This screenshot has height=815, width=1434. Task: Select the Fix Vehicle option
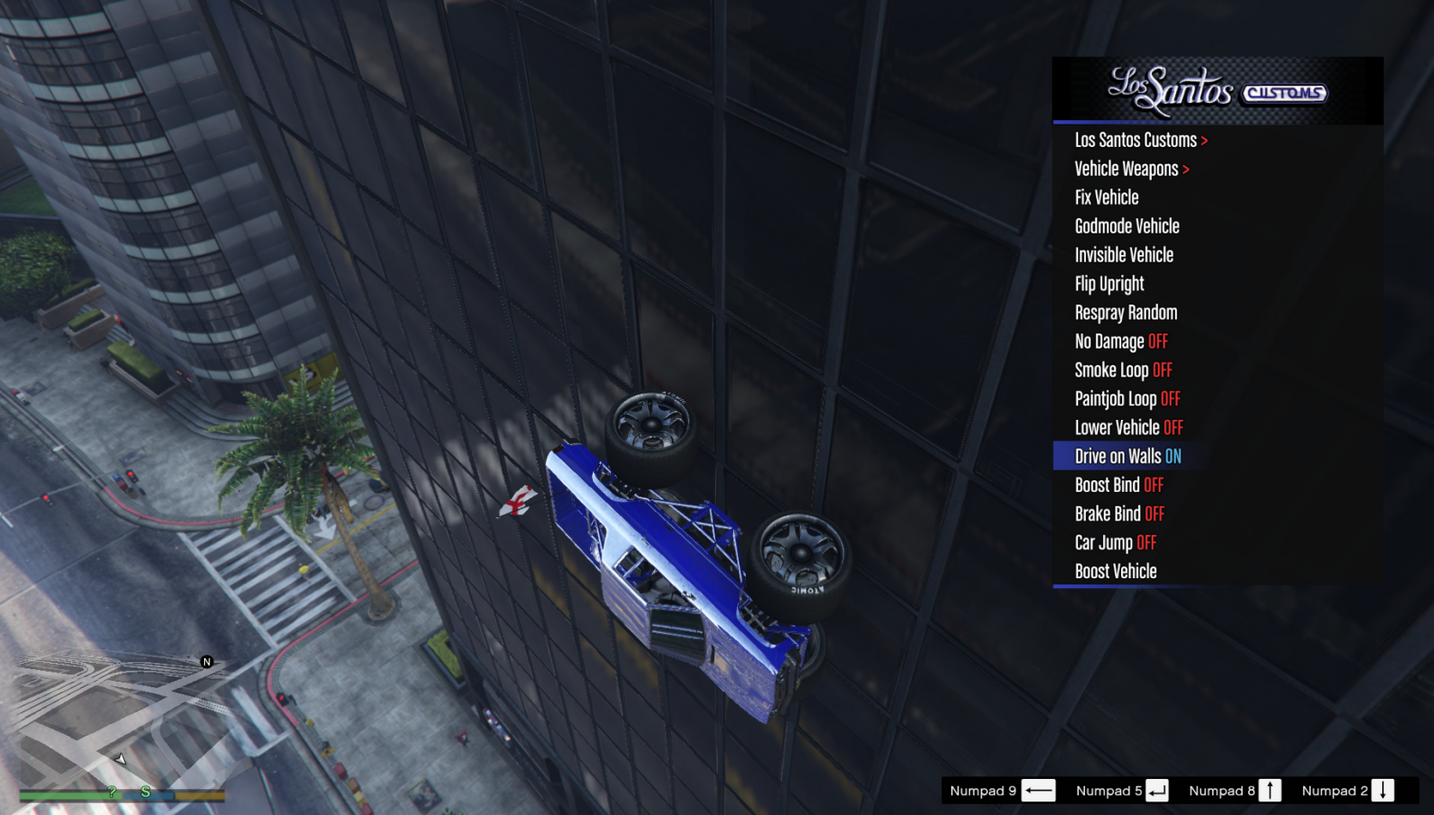[1106, 198]
